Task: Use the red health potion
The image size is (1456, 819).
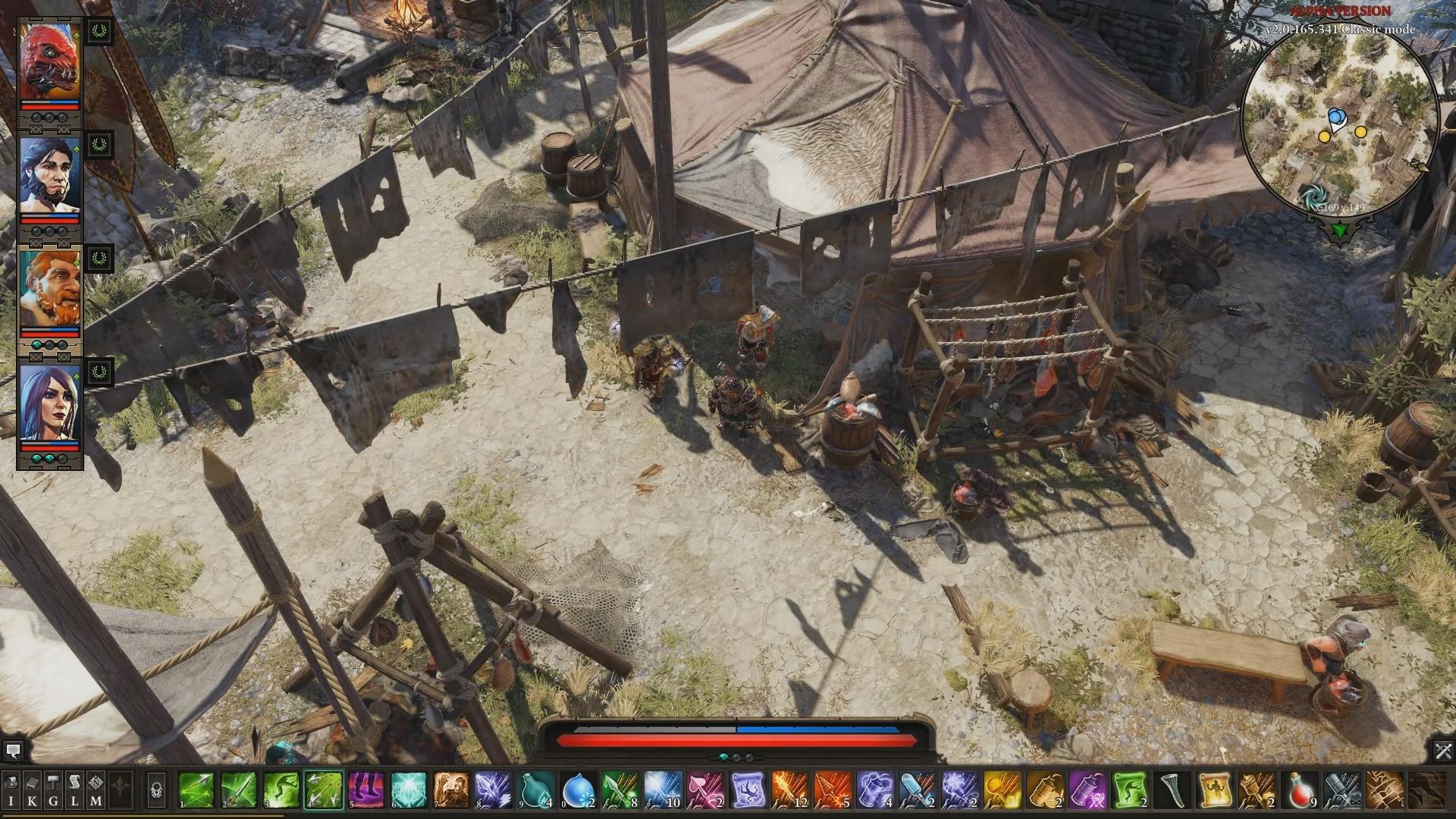Action: (x=1300, y=790)
